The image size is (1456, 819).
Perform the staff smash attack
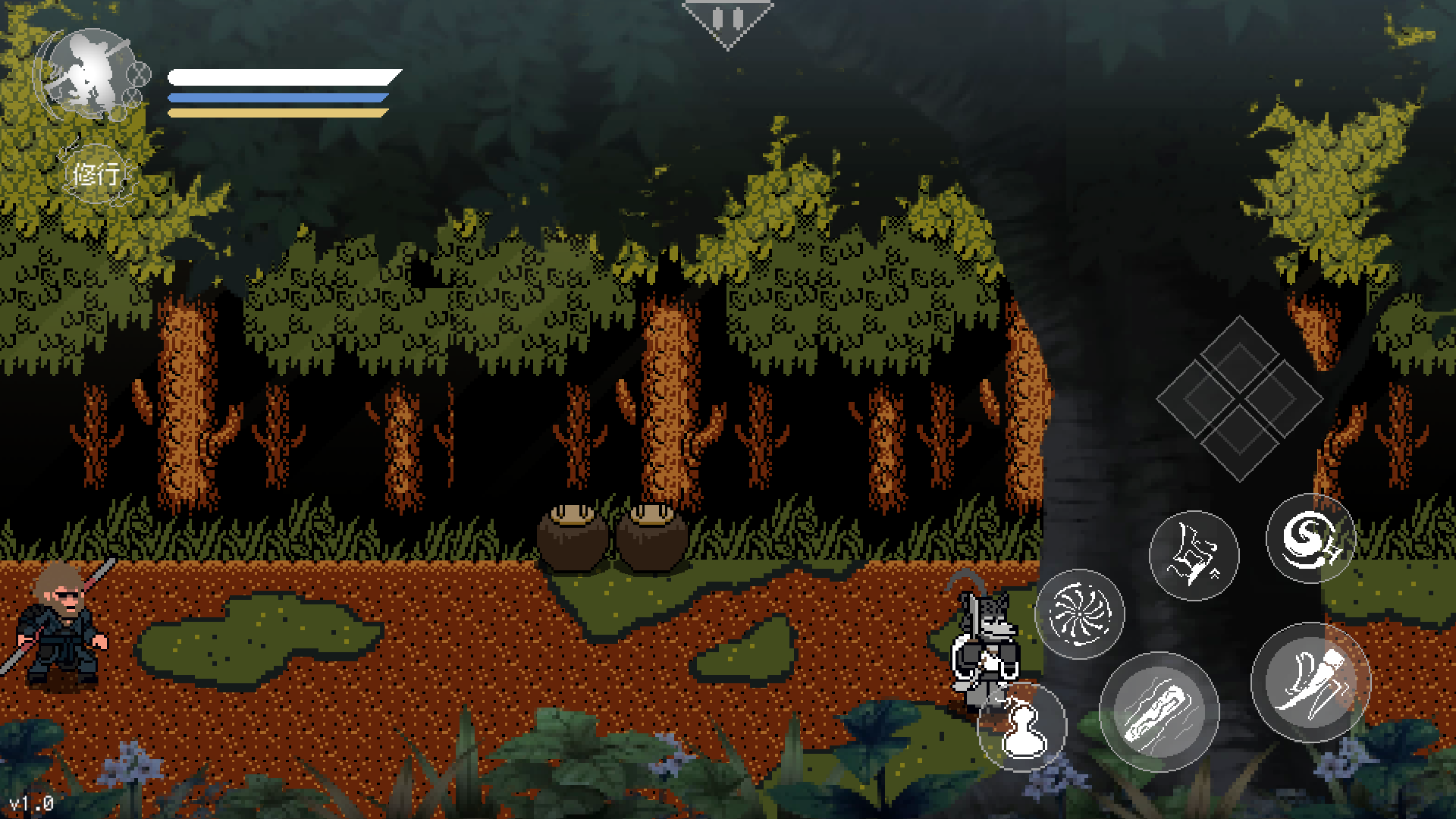click(1159, 711)
